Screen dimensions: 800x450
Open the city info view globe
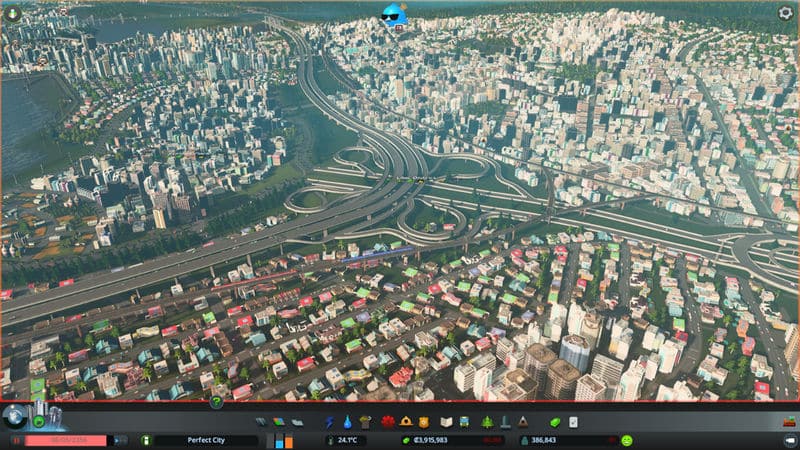(x=15, y=417)
